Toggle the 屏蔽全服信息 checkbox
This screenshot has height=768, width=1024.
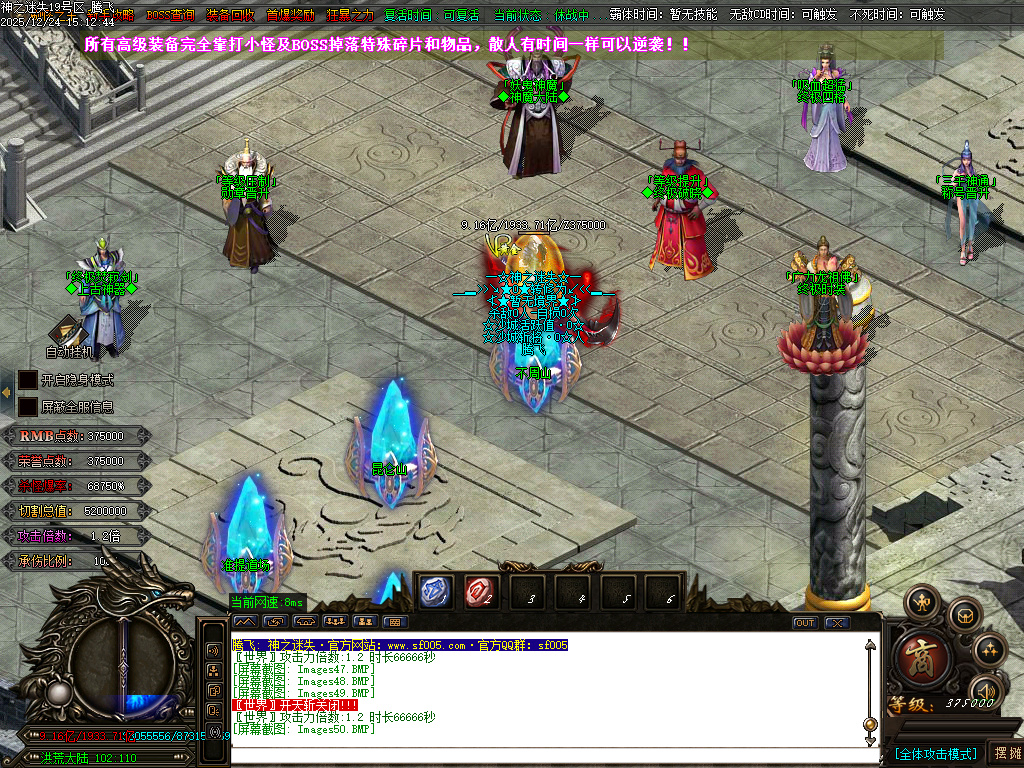pos(27,407)
